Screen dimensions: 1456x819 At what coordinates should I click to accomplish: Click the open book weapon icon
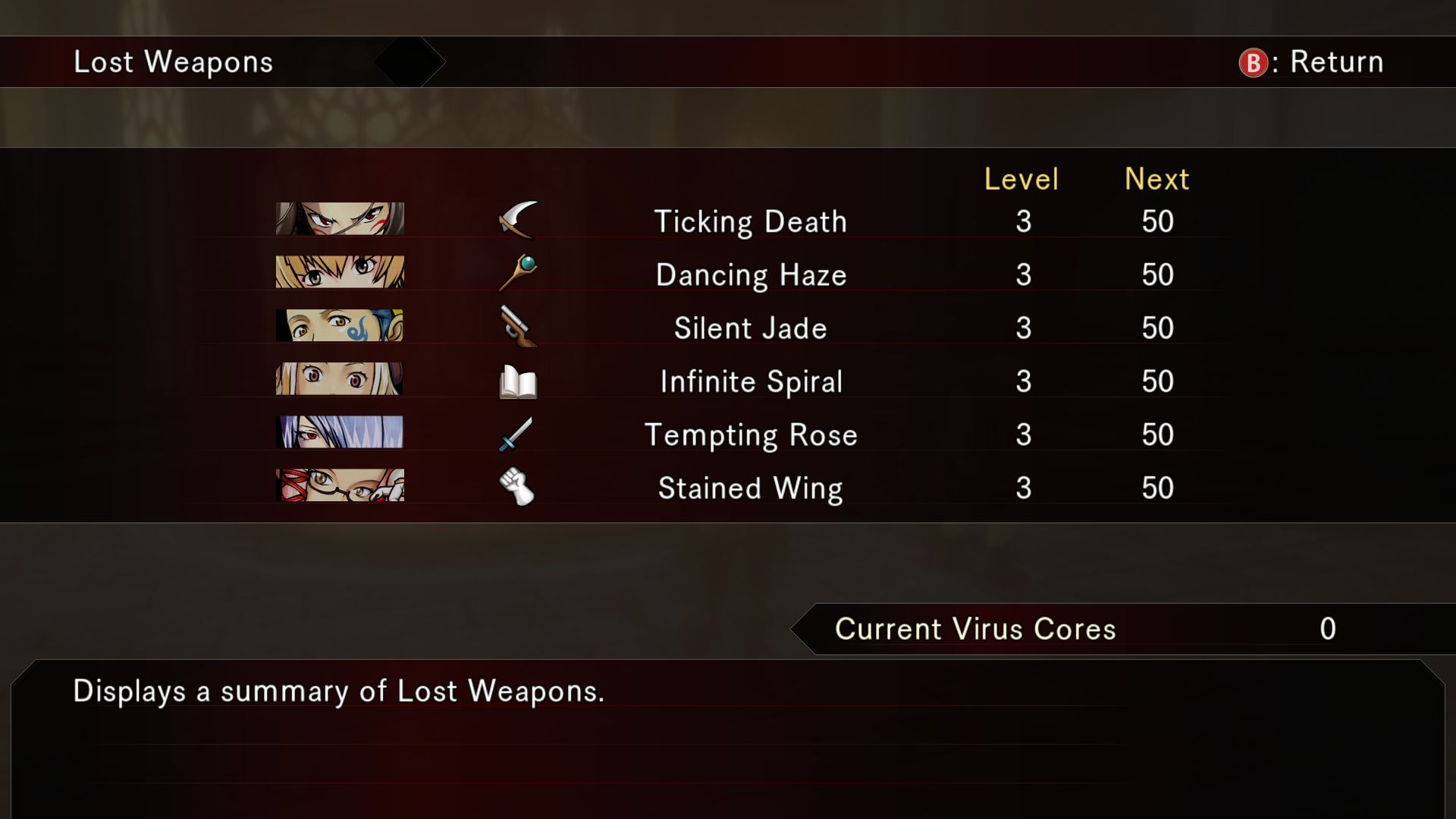(518, 381)
